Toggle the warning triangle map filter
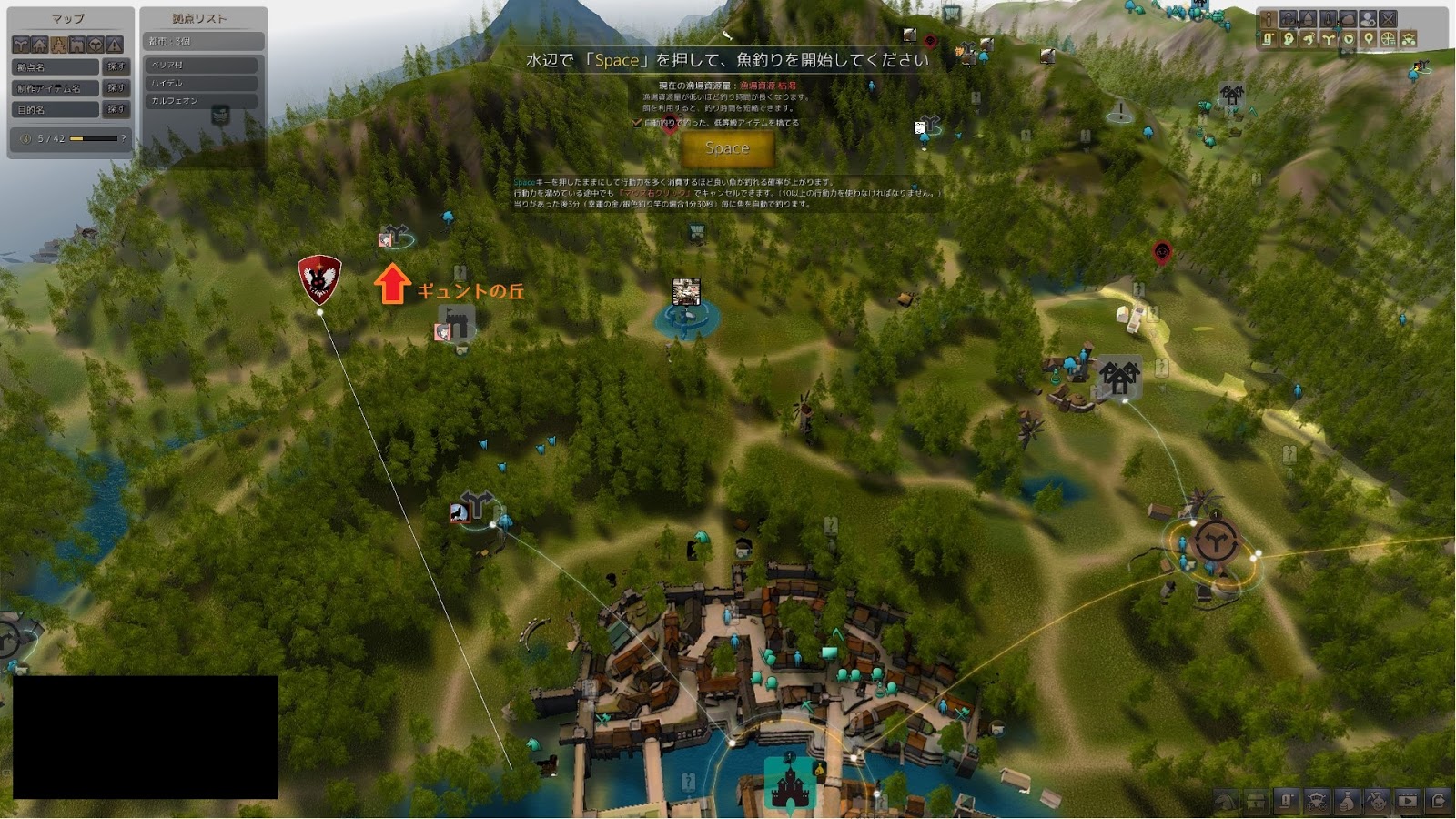Screen dimensions: 1456x819 [x=115, y=45]
